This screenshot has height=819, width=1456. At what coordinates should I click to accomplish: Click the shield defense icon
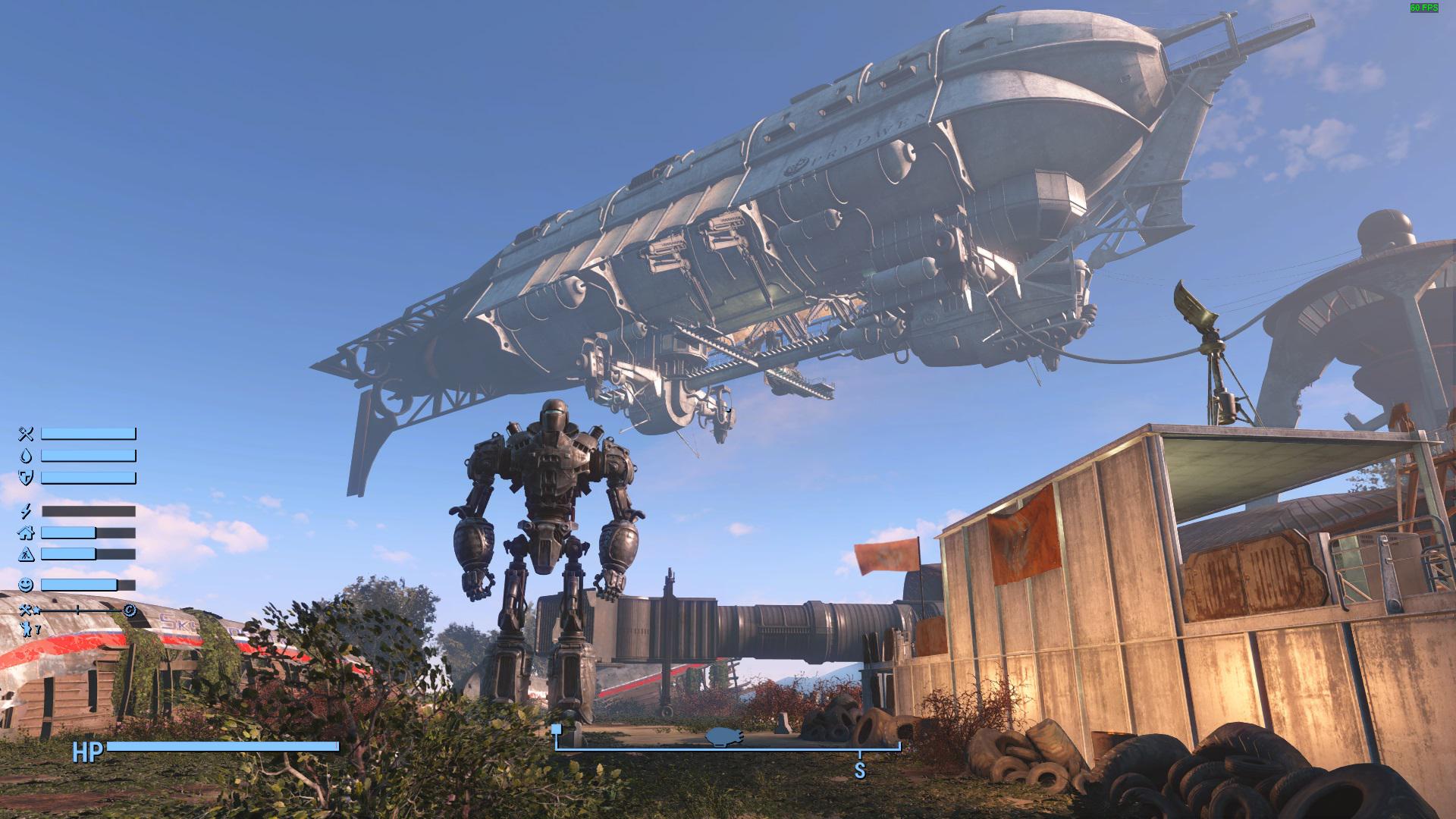[x=27, y=478]
